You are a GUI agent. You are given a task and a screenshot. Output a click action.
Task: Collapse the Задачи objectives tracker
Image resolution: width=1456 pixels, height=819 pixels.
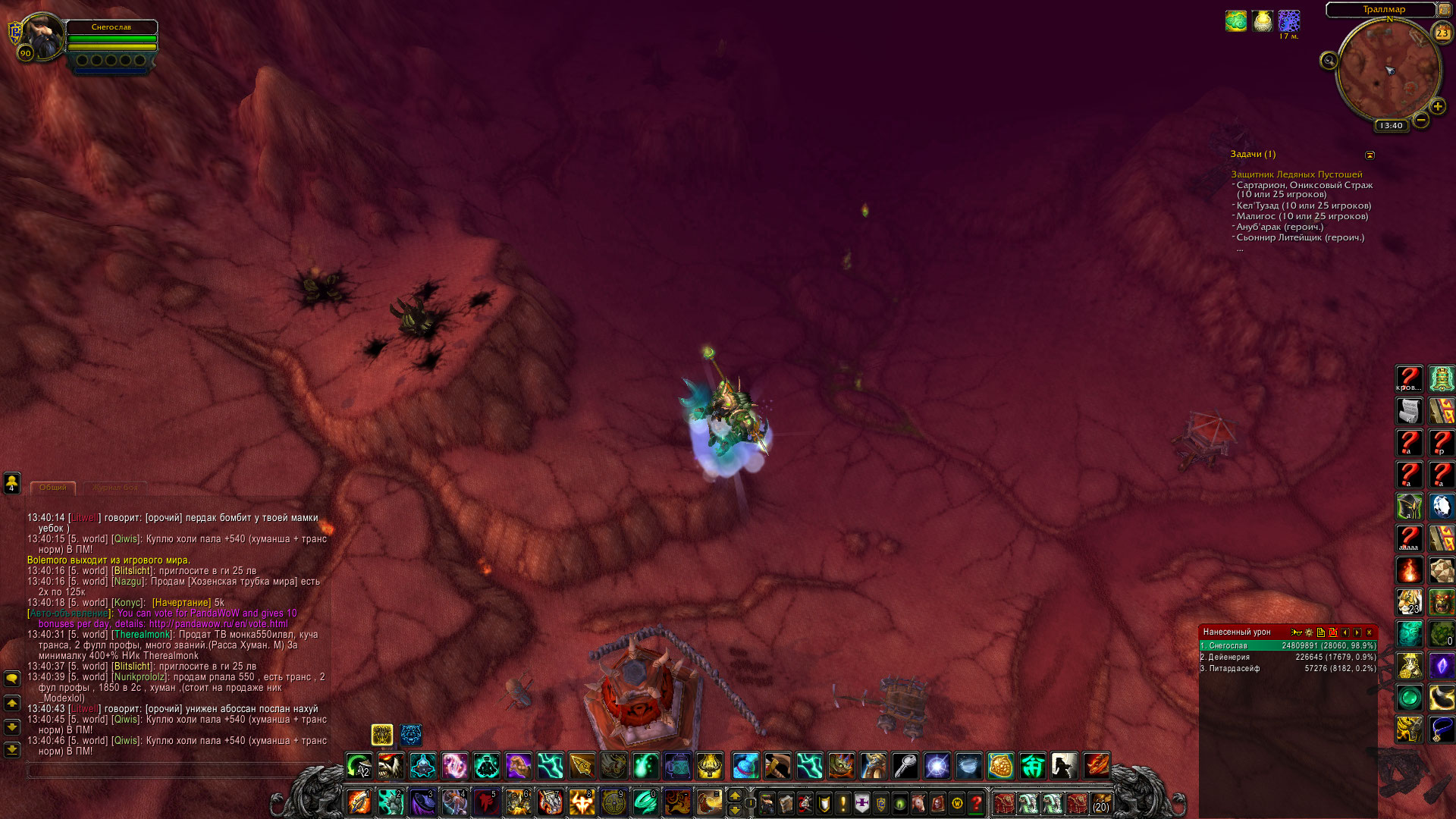[x=1370, y=155]
